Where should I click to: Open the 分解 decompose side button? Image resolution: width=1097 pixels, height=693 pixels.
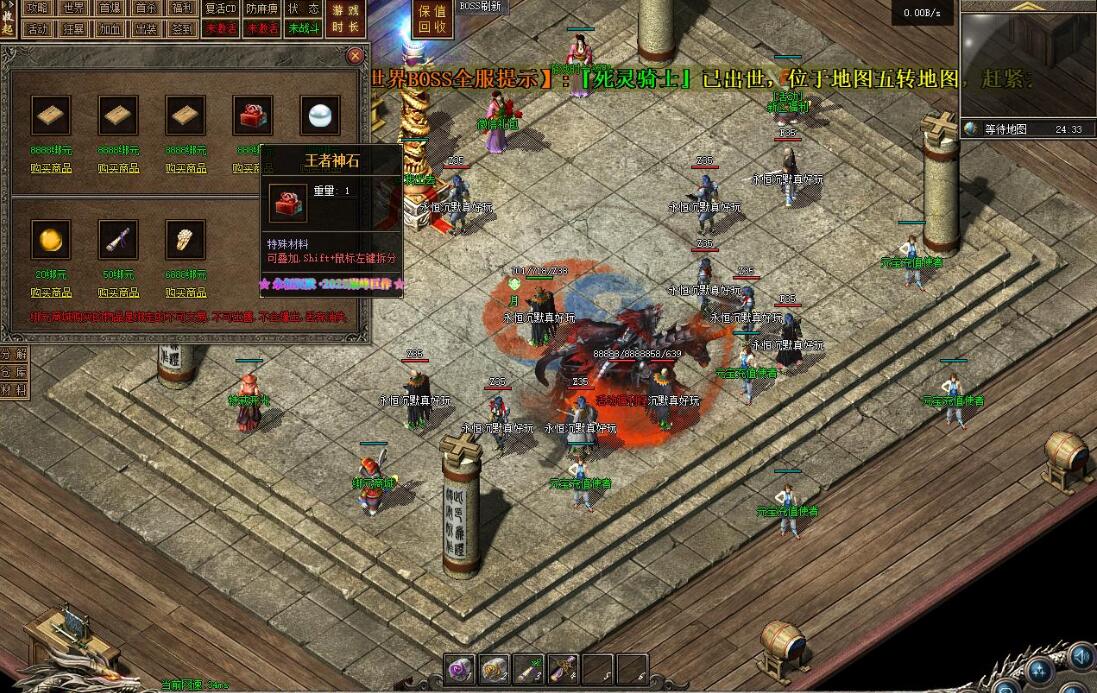[13, 354]
